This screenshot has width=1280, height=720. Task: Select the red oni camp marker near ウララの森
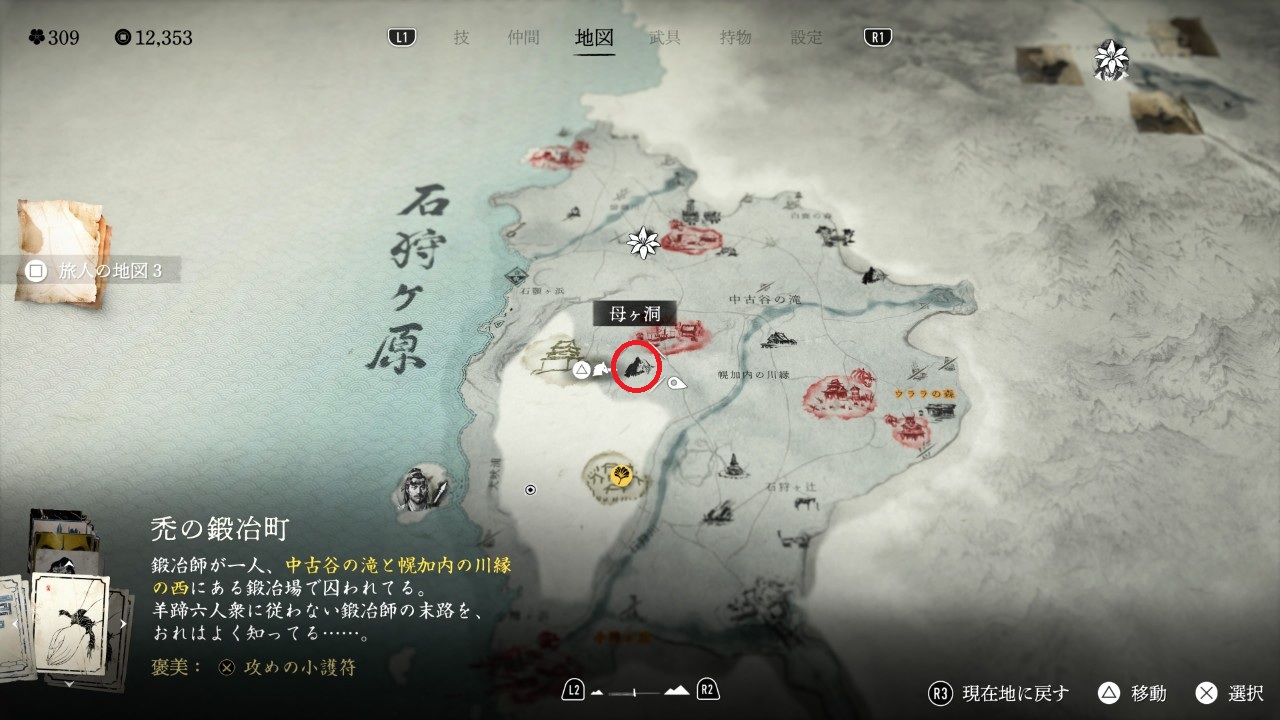tap(912, 429)
